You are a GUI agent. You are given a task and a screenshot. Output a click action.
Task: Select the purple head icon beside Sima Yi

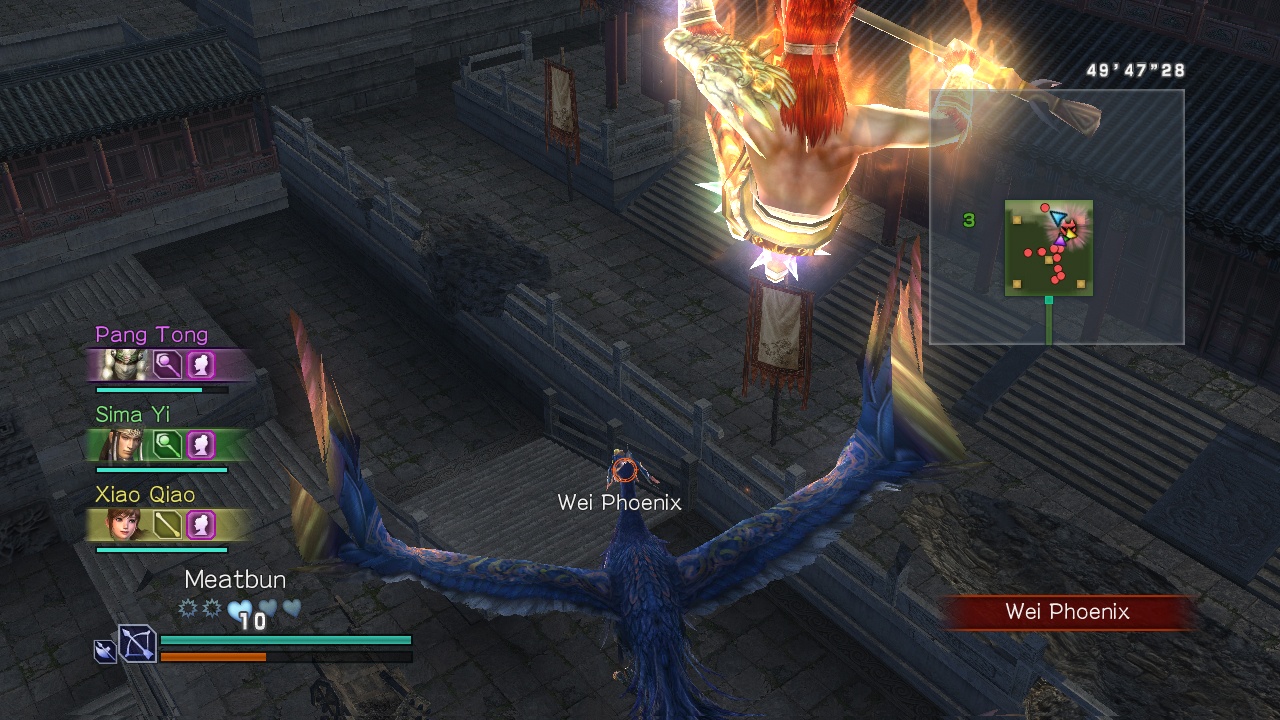(x=201, y=444)
